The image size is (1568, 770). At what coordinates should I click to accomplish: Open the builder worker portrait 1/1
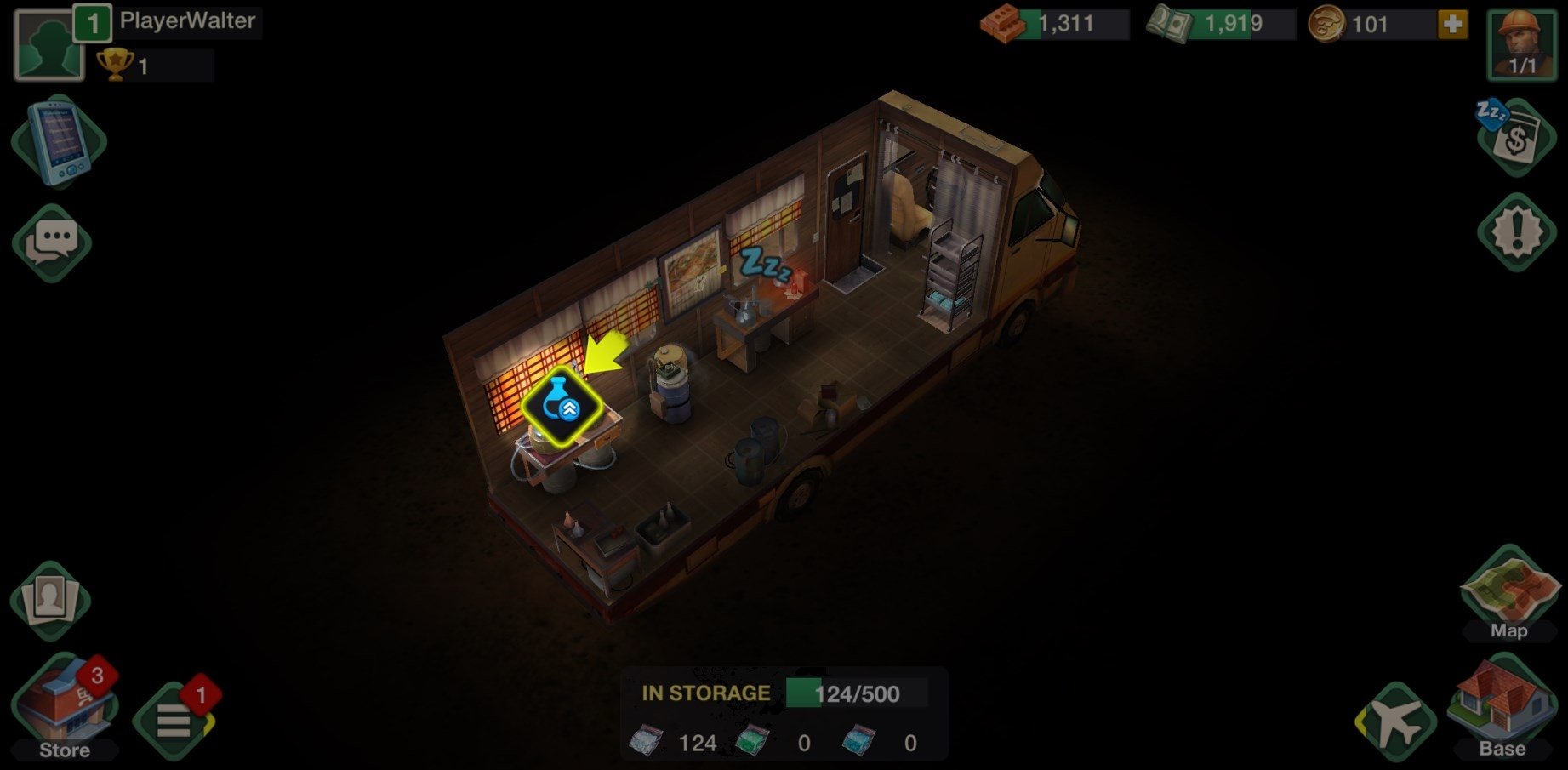(x=1522, y=45)
